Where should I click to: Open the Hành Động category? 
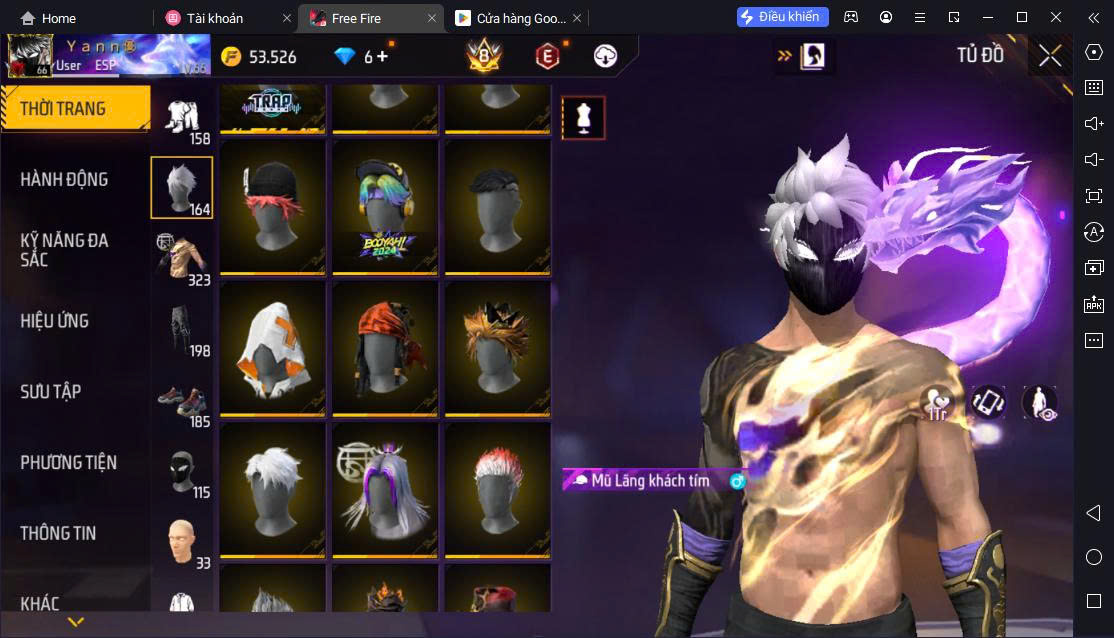(65, 180)
